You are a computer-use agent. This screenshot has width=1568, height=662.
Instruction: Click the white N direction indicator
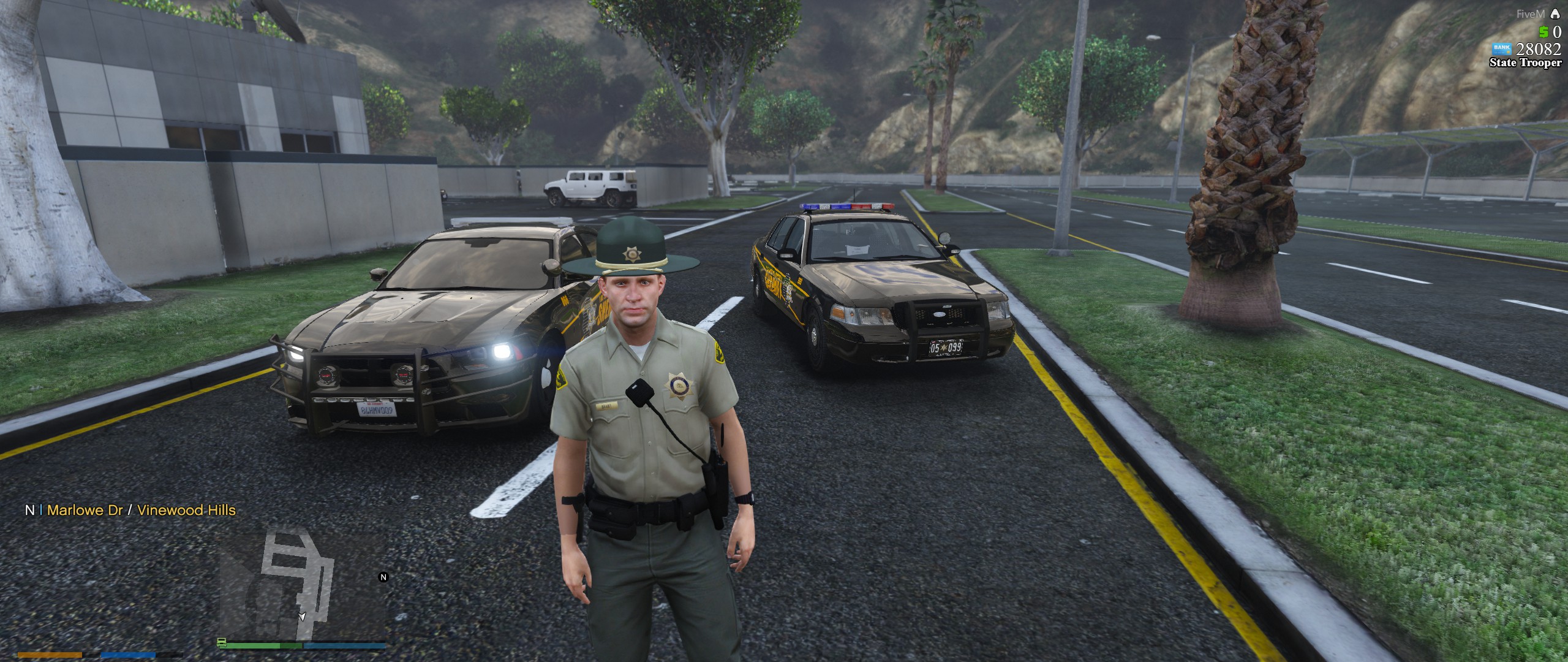pos(30,509)
